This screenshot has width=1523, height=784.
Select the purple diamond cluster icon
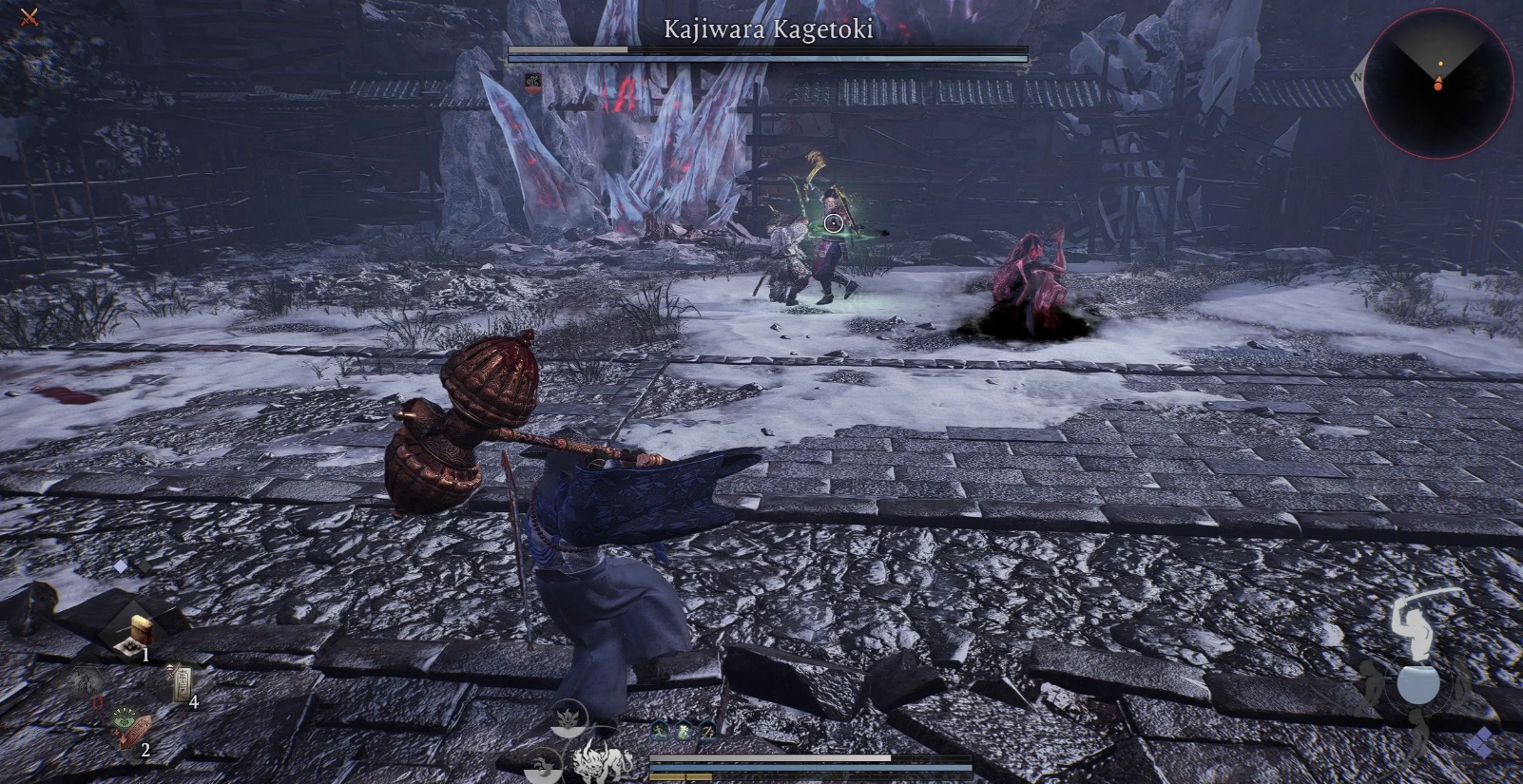(1482, 744)
